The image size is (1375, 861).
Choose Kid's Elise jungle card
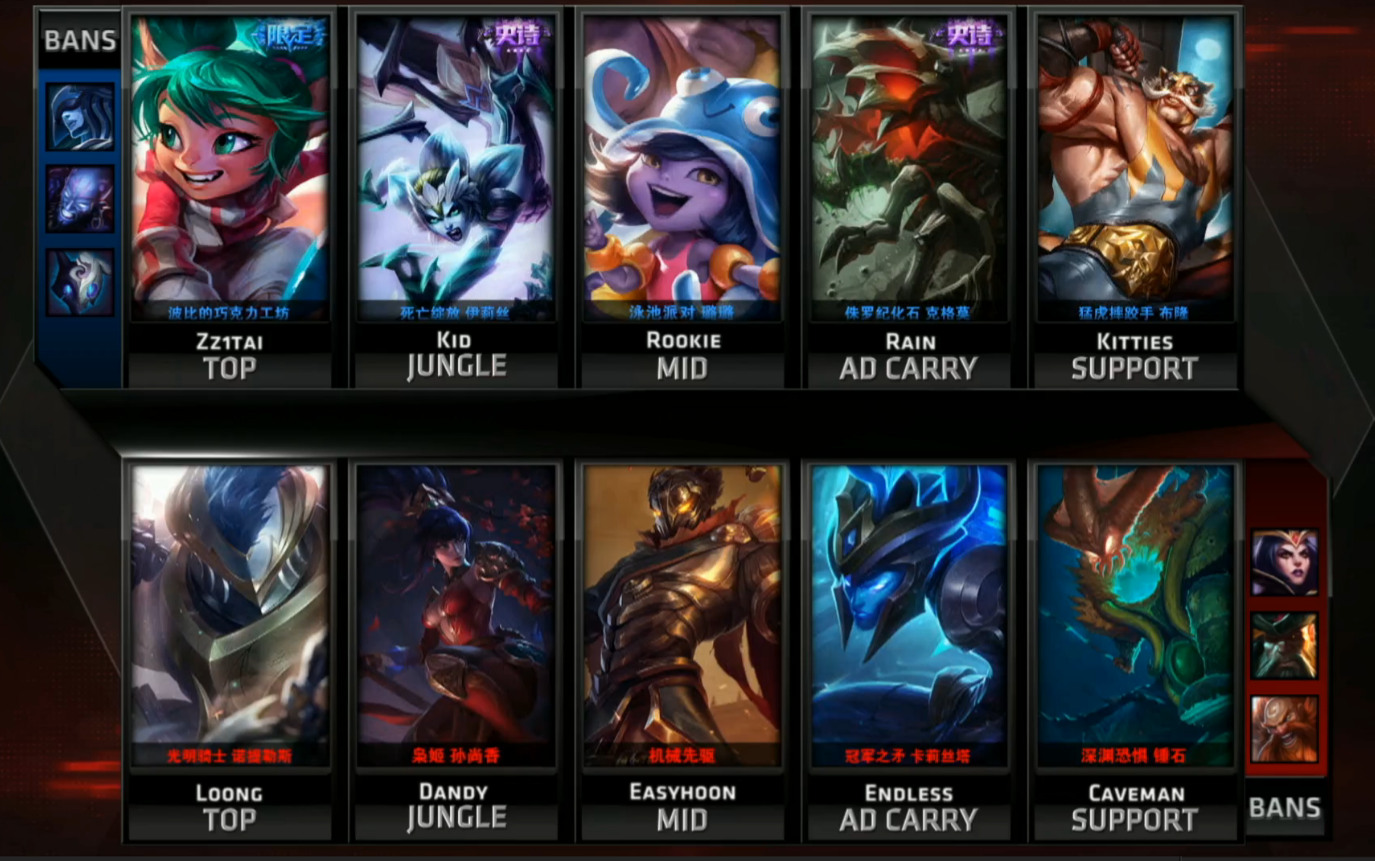coord(456,170)
